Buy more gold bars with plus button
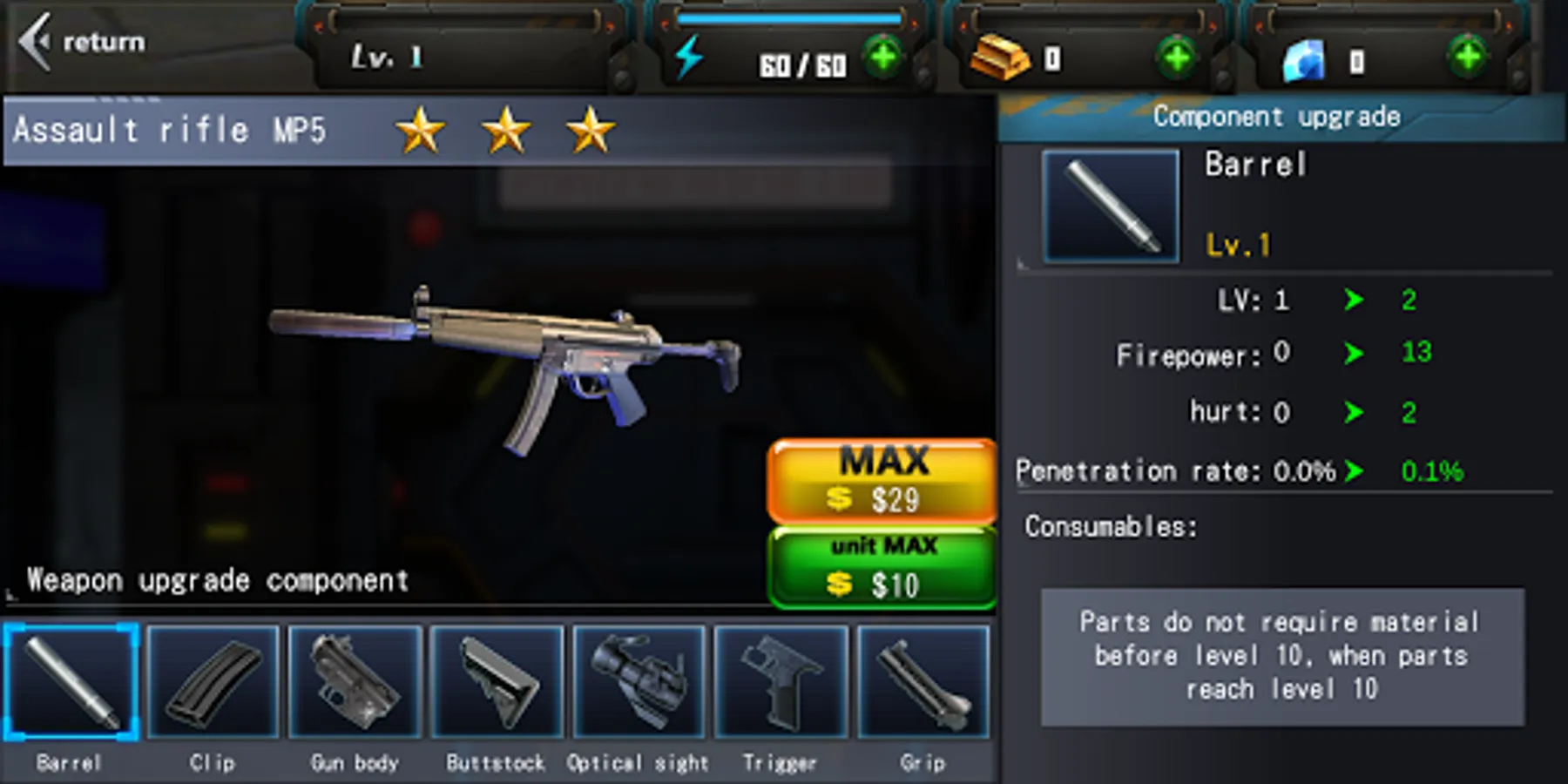The image size is (1568, 784). pyautogui.click(x=1177, y=58)
